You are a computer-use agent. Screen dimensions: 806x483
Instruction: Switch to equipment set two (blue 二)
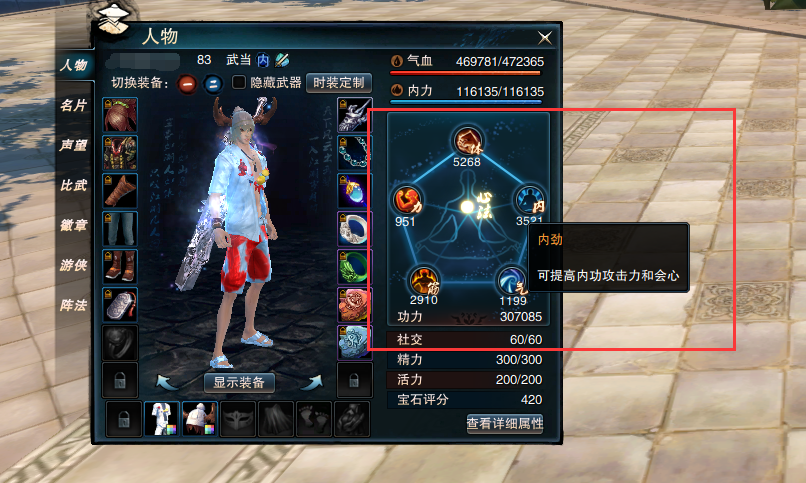coord(212,83)
